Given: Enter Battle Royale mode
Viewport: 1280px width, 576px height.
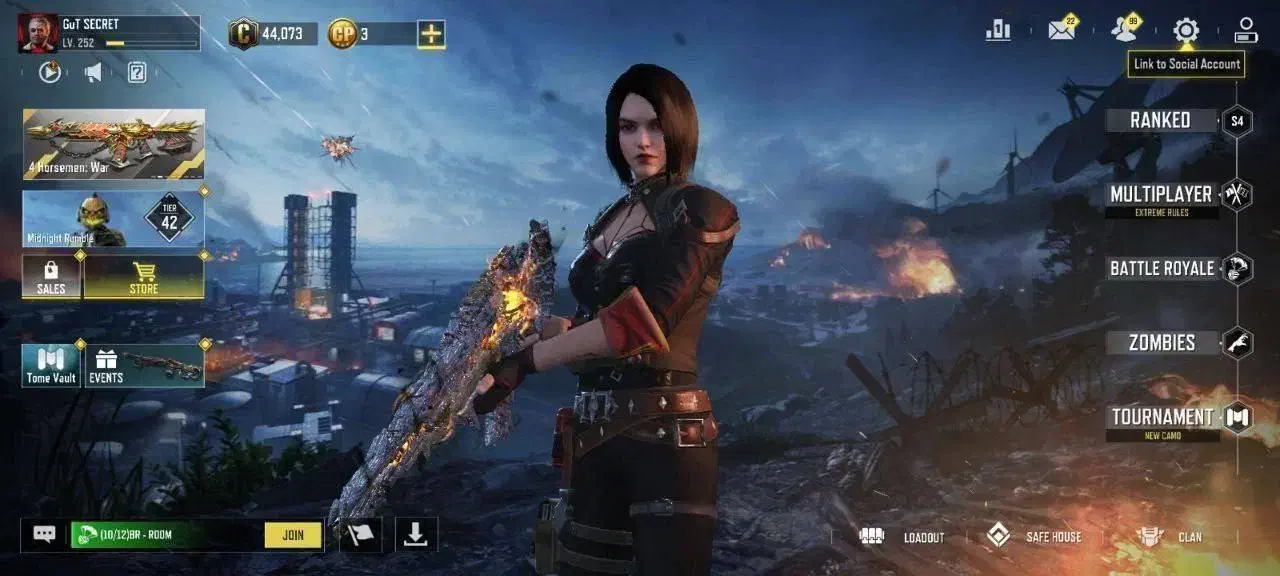Looking at the screenshot, I should coord(1162,268).
